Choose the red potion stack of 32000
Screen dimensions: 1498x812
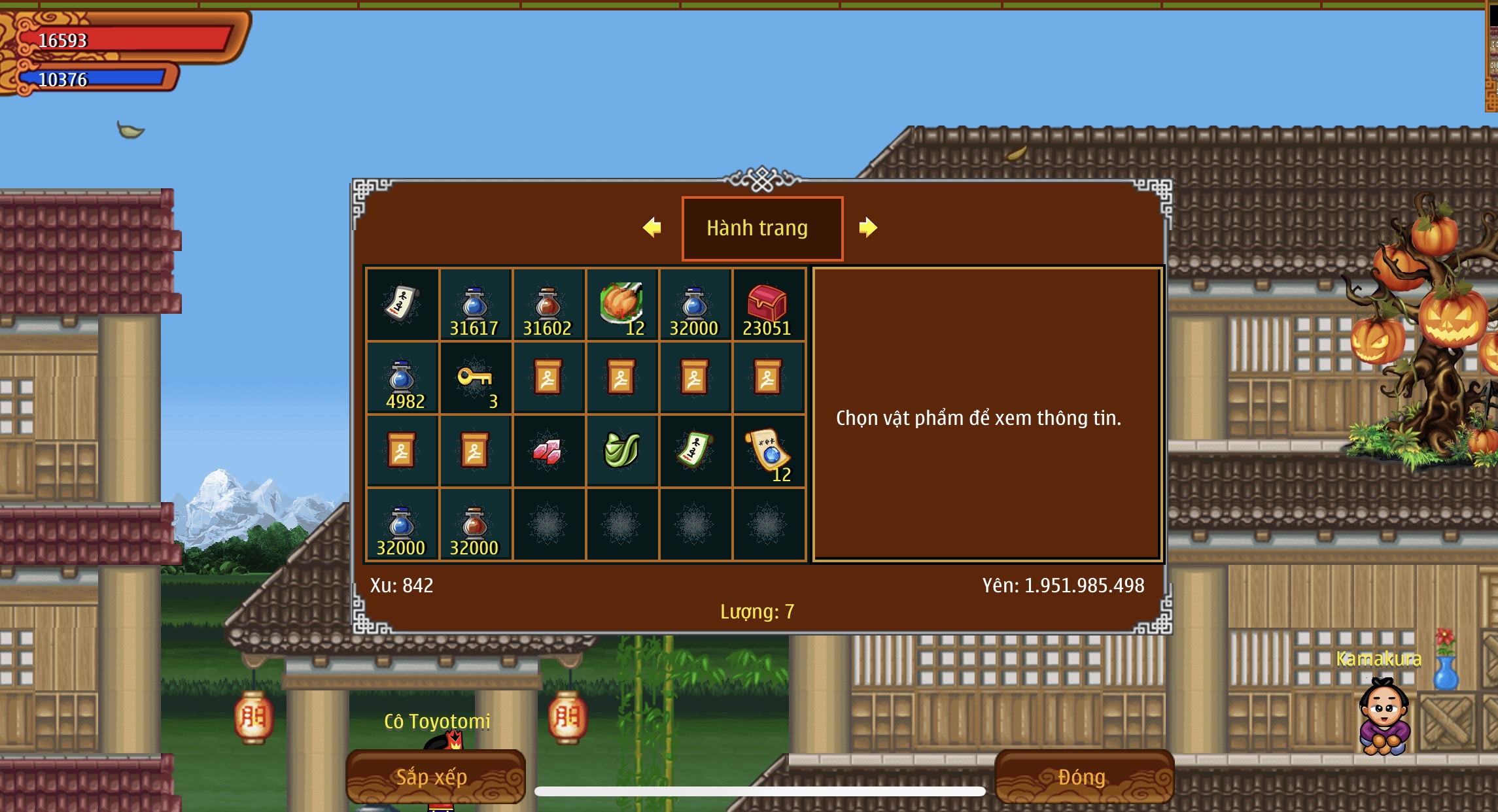tap(474, 525)
